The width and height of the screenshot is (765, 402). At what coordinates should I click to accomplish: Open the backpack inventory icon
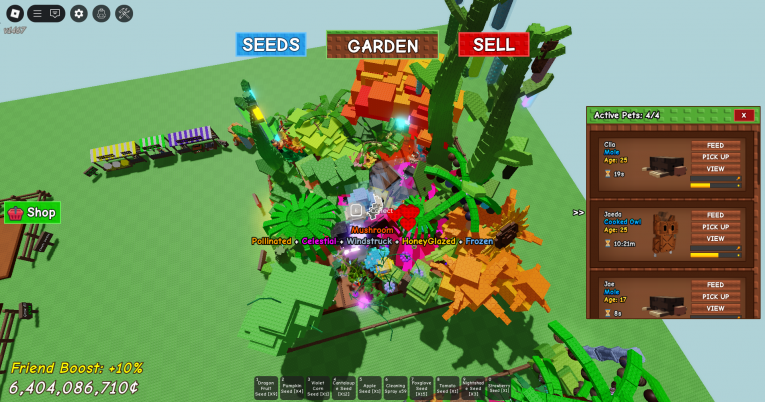click(101, 13)
